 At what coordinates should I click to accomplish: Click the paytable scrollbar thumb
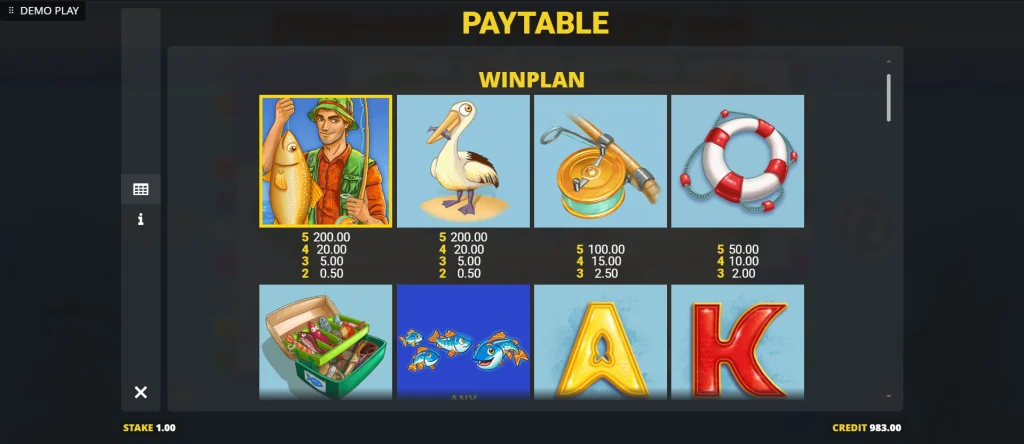889,97
